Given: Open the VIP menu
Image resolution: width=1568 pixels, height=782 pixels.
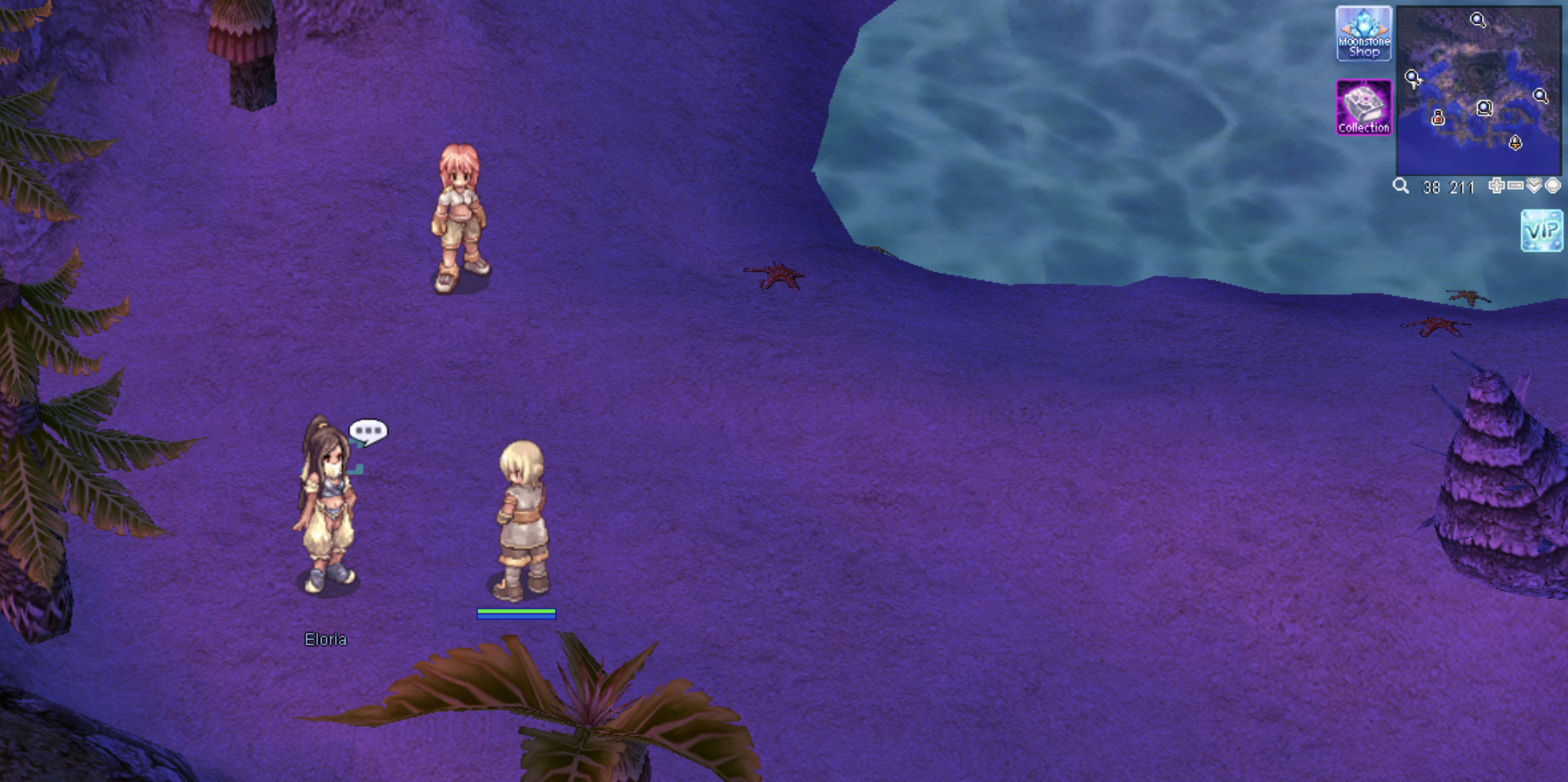Looking at the screenshot, I should pyautogui.click(x=1541, y=230).
